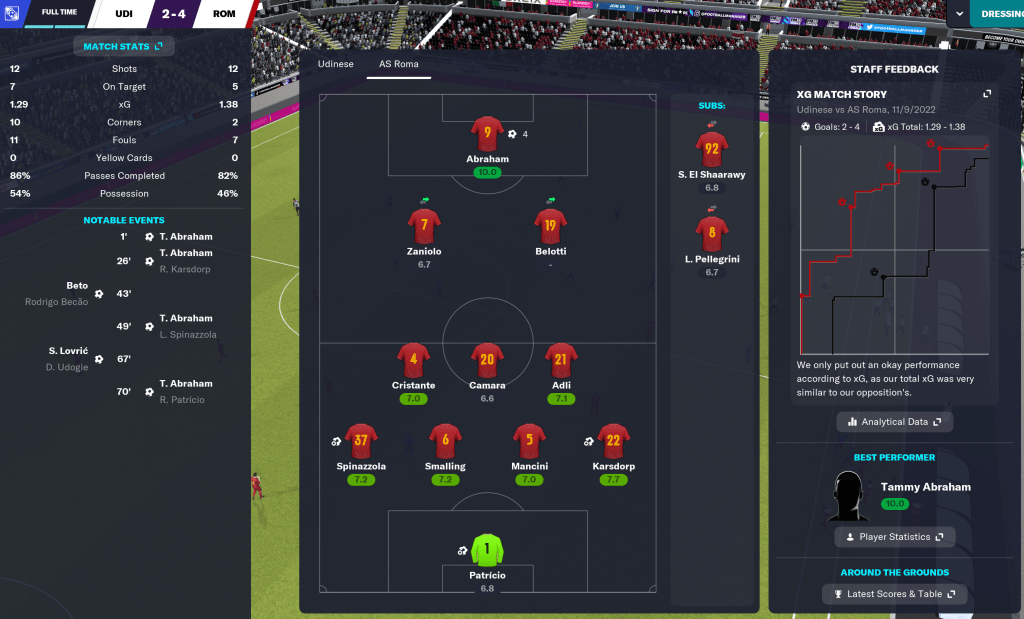Select Cristante in midfield
This screenshot has height=619, width=1024.
click(413, 360)
